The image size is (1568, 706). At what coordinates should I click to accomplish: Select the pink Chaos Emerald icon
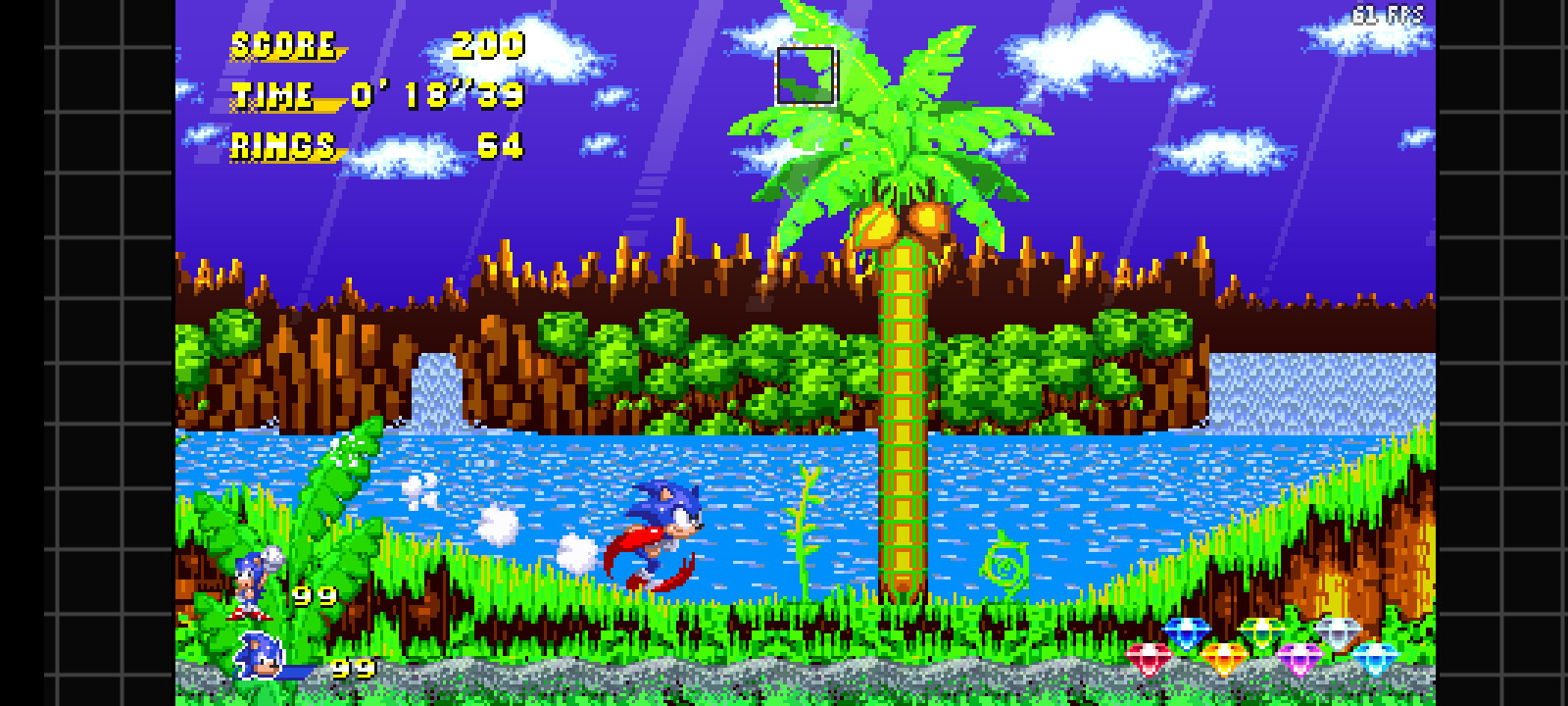click(x=1298, y=656)
